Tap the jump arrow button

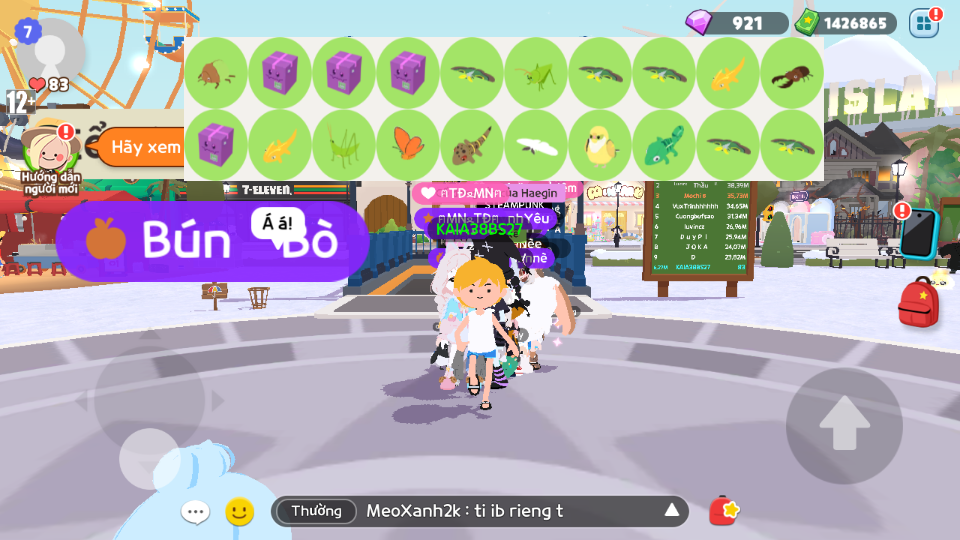click(x=844, y=425)
